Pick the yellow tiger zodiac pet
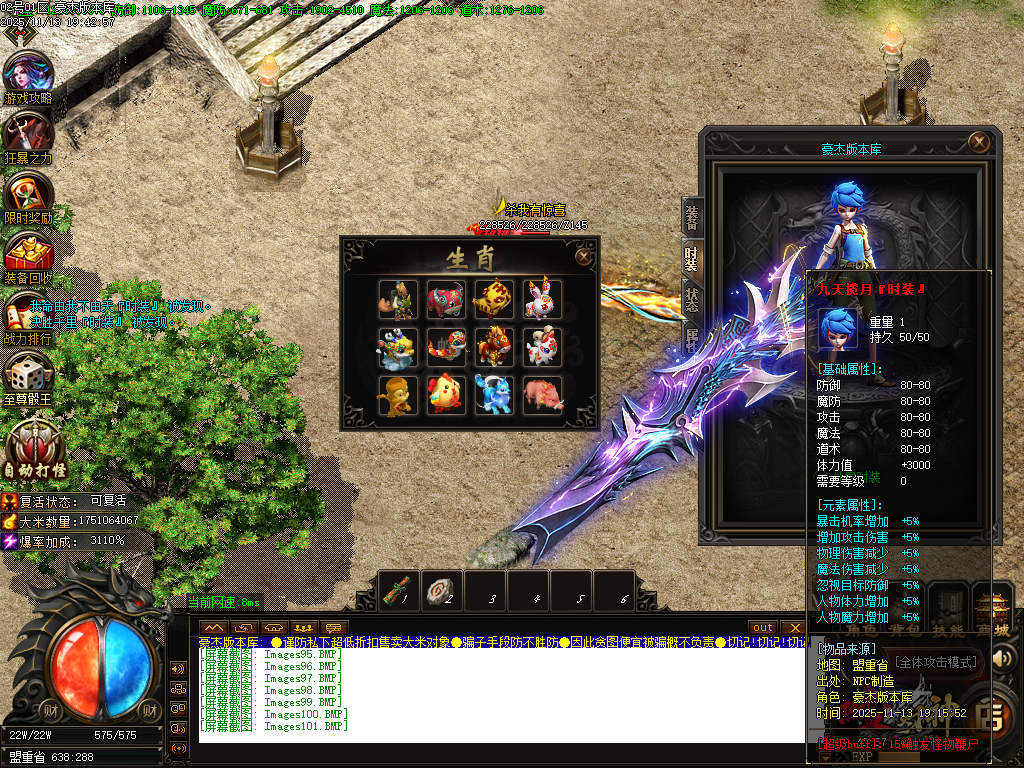The image size is (1024, 768). (x=493, y=299)
